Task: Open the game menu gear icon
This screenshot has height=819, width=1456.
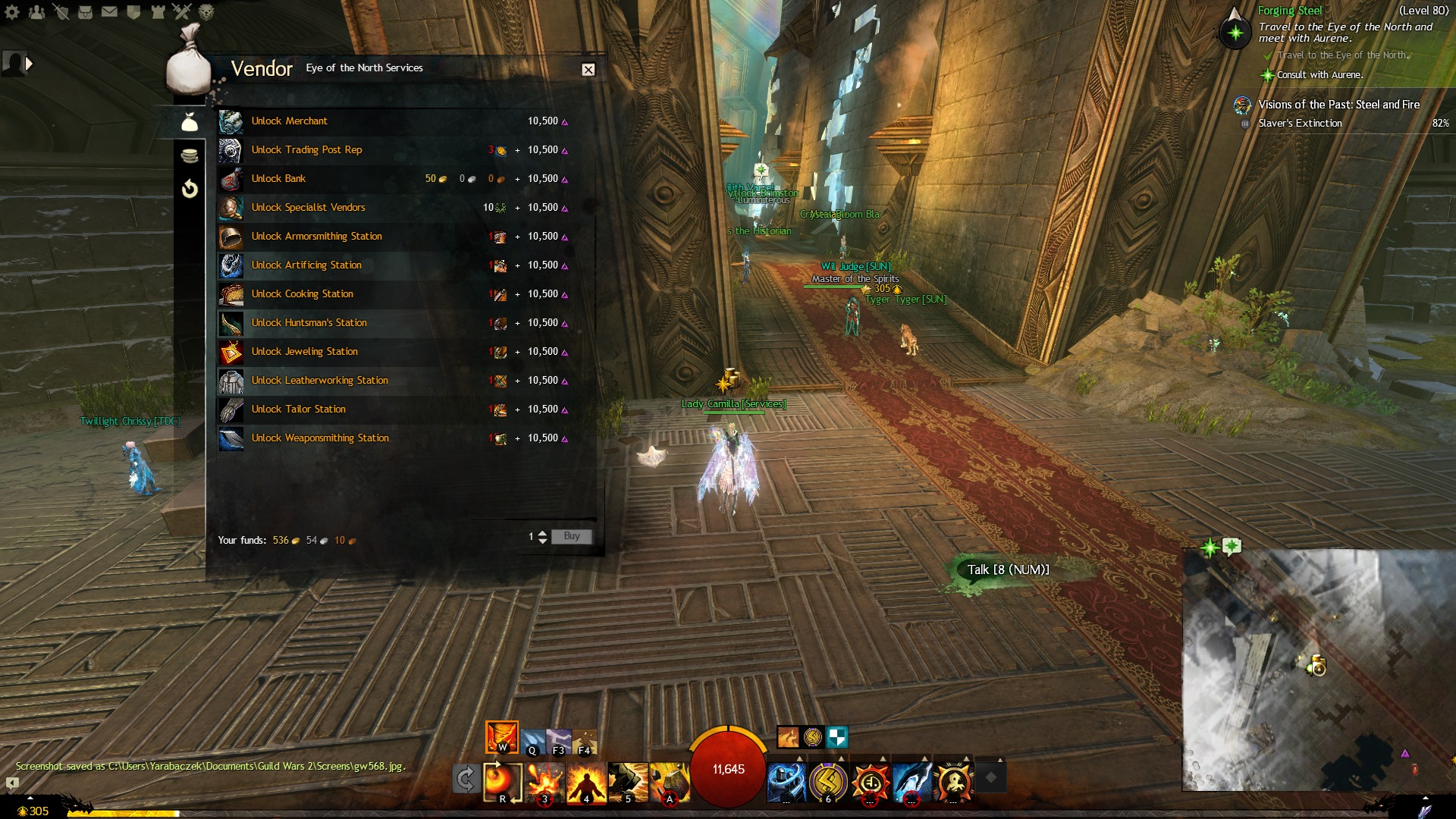Action: (12, 12)
